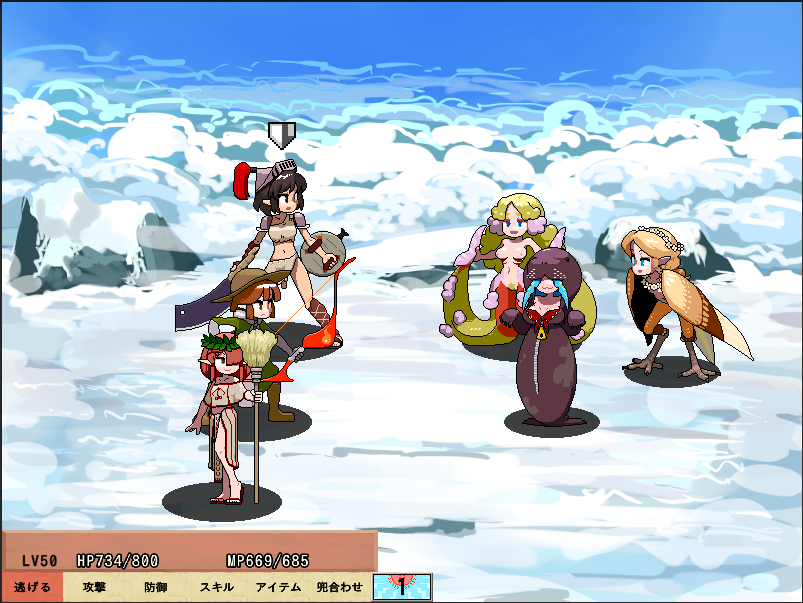
Task: Open the スキル (Skill) menu
Action: 217,587
